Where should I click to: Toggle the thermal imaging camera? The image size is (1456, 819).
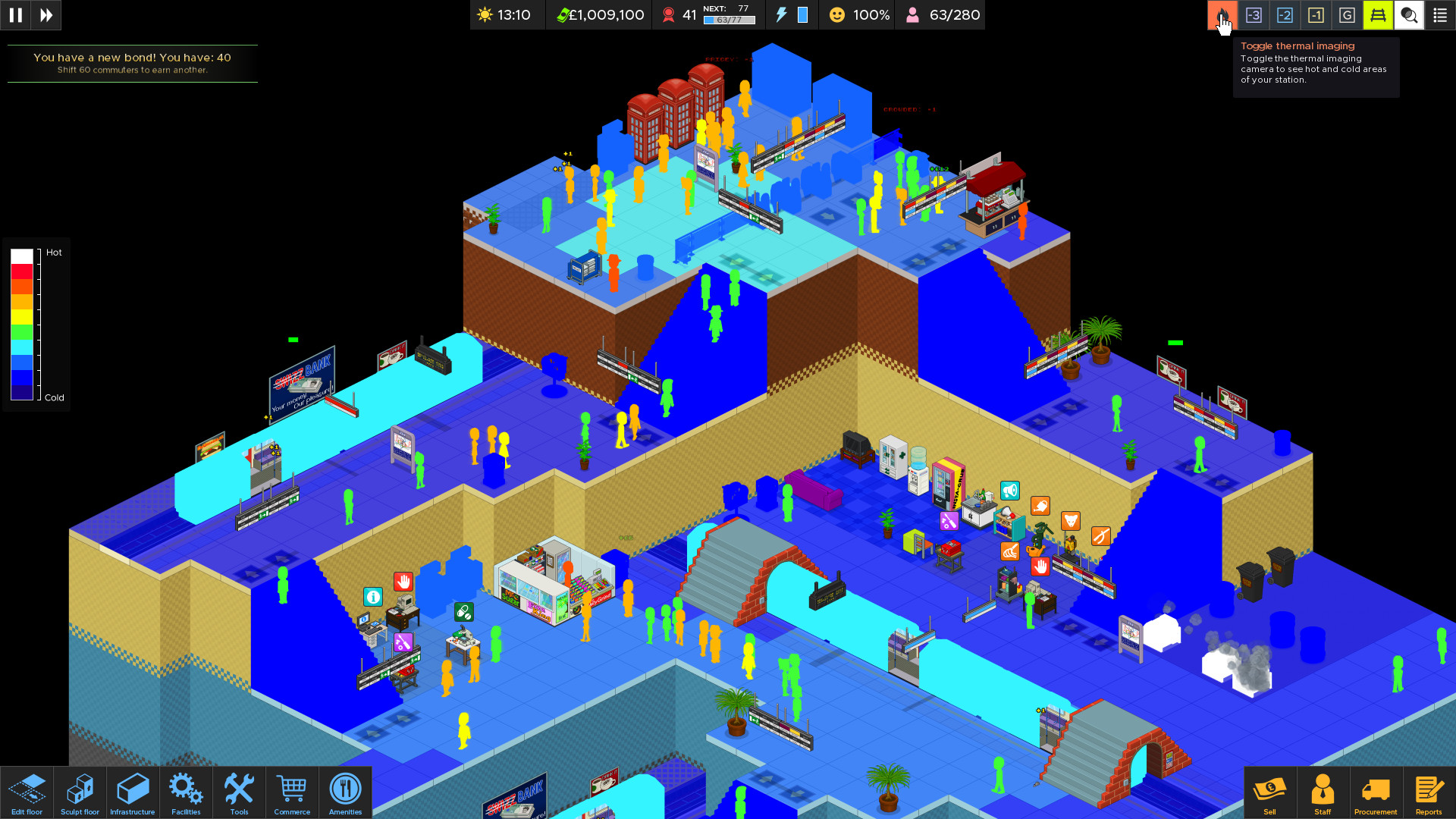point(1223,15)
